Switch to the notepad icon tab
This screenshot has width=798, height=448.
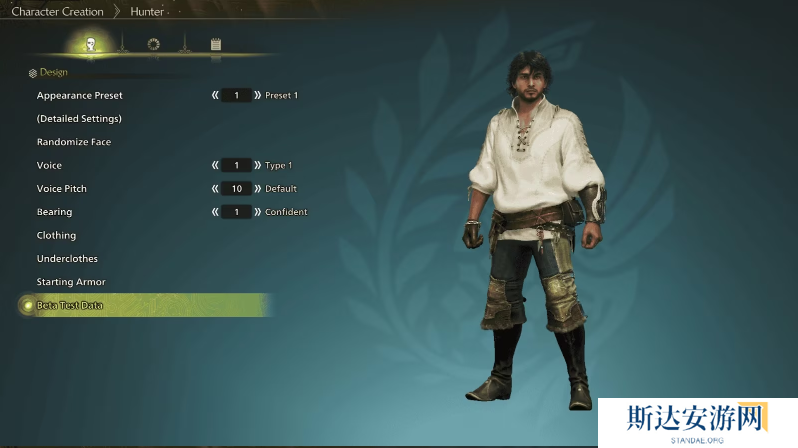(x=215, y=44)
